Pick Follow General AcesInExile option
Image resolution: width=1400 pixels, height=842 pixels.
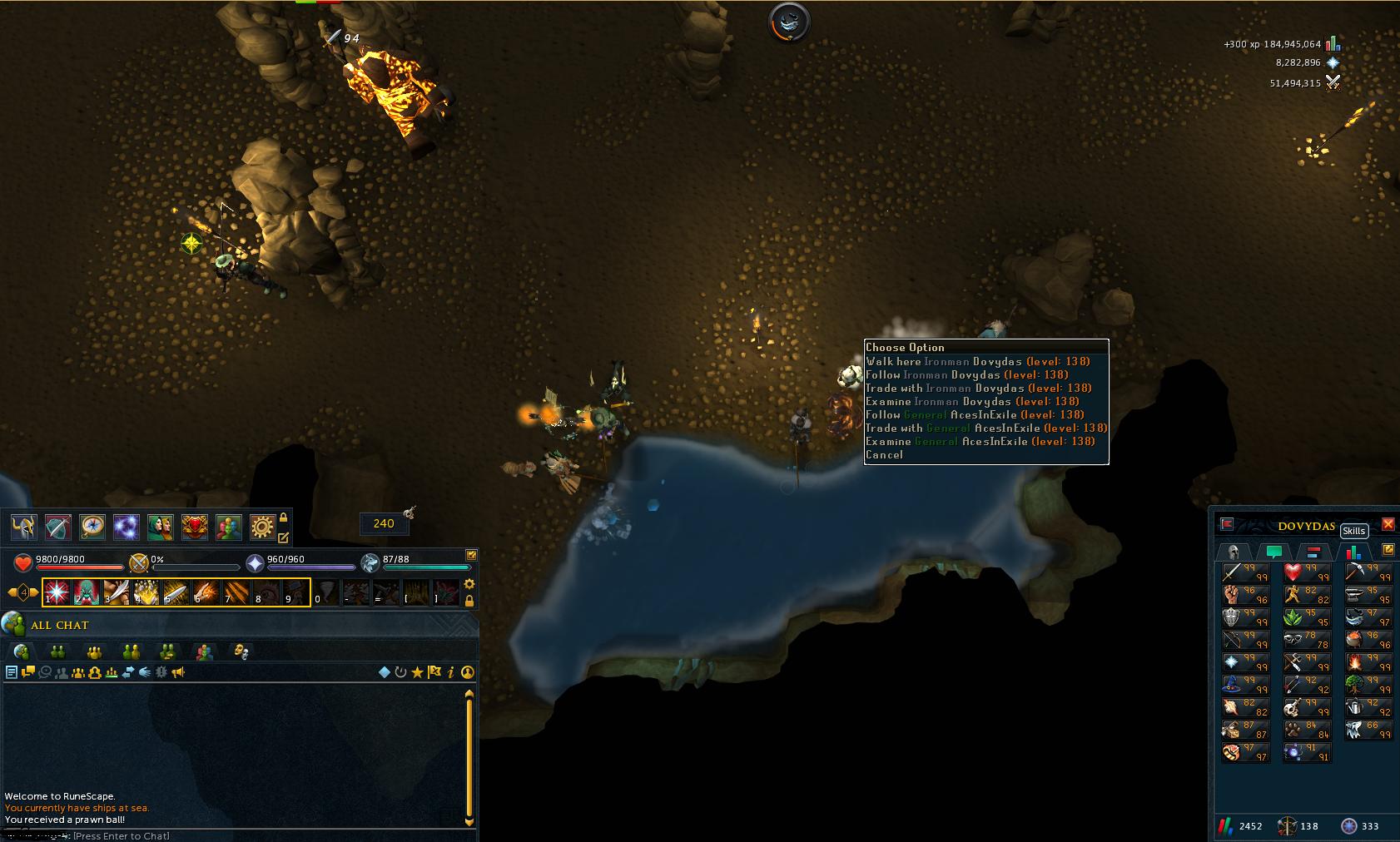pos(975,415)
